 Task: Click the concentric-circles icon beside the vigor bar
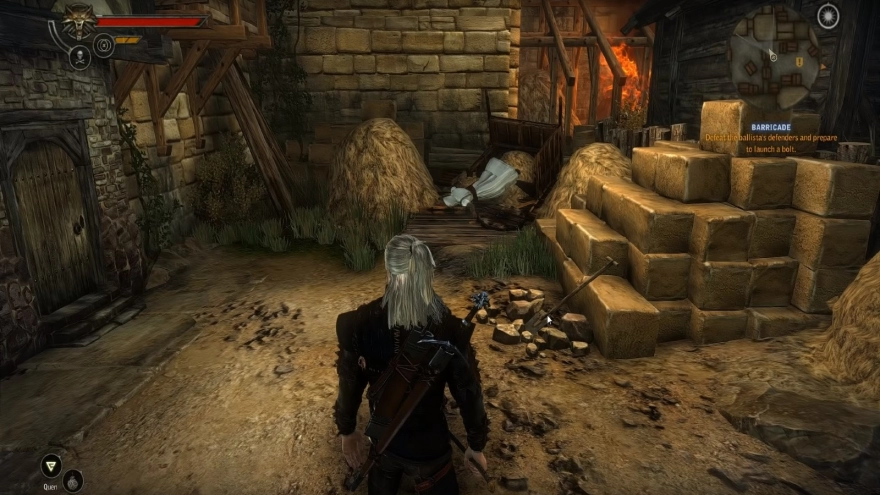click(x=104, y=44)
